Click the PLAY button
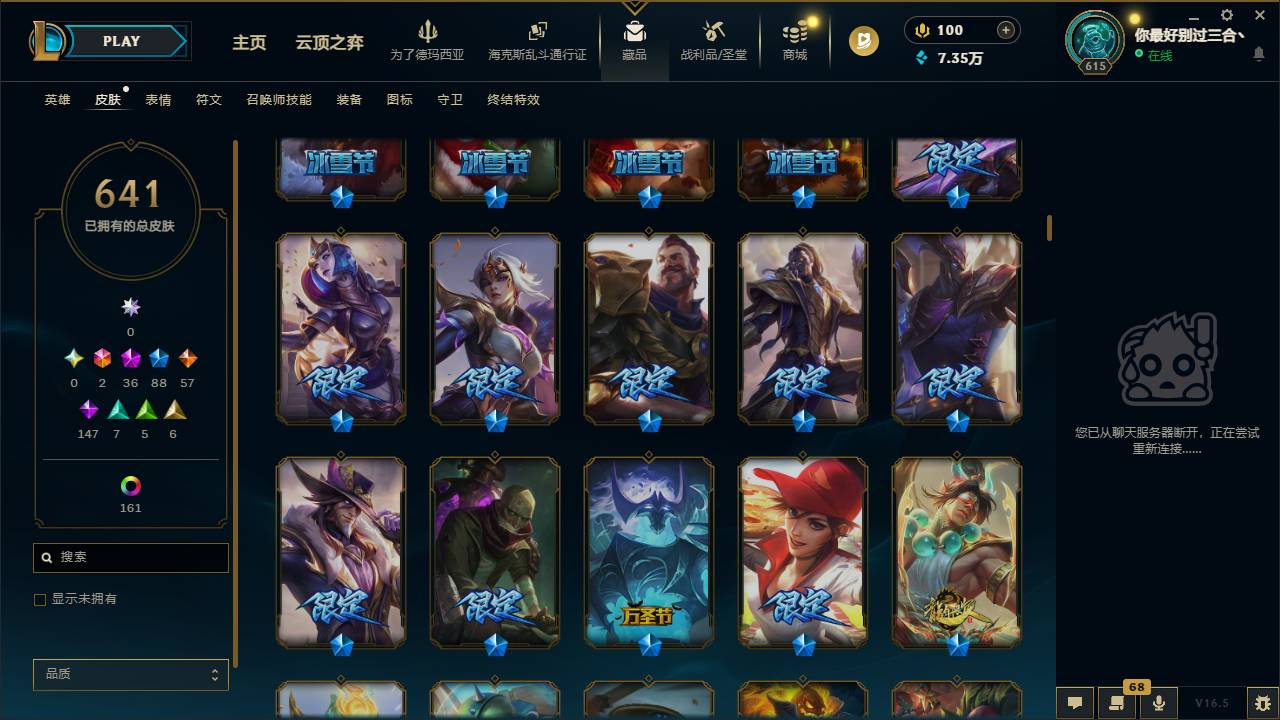The image size is (1280, 720). (x=121, y=41)
